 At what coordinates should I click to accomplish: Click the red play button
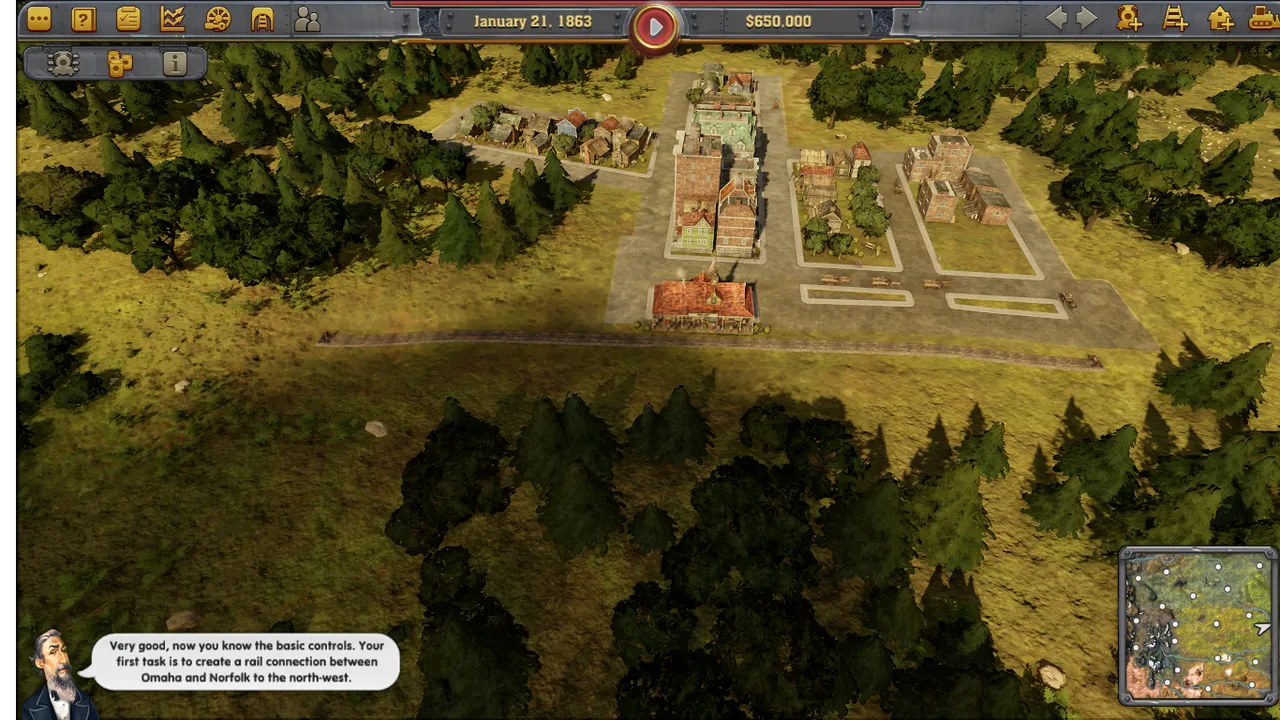click(655, 27)
